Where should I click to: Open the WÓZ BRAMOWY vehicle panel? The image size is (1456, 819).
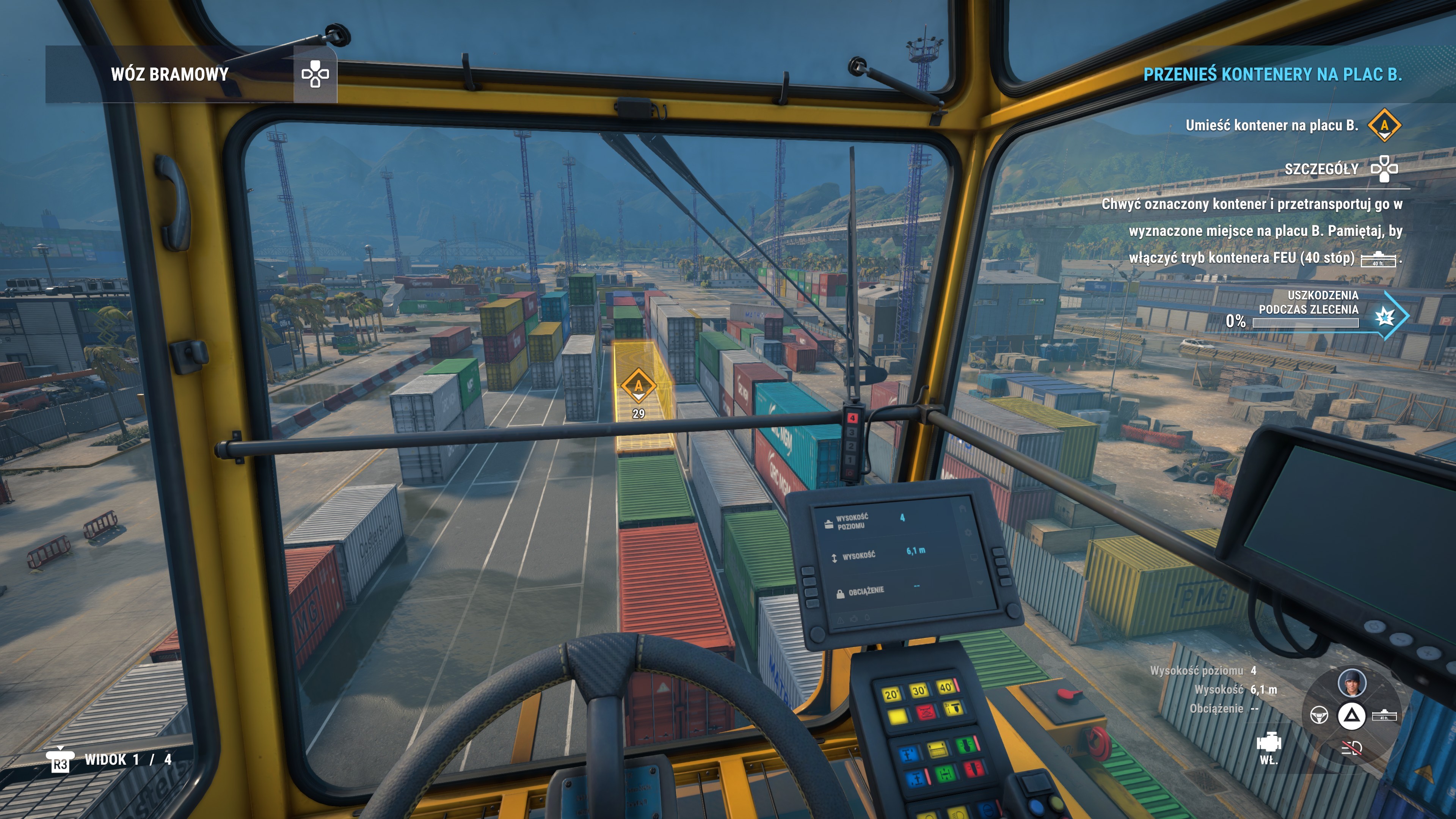point(169,74)
